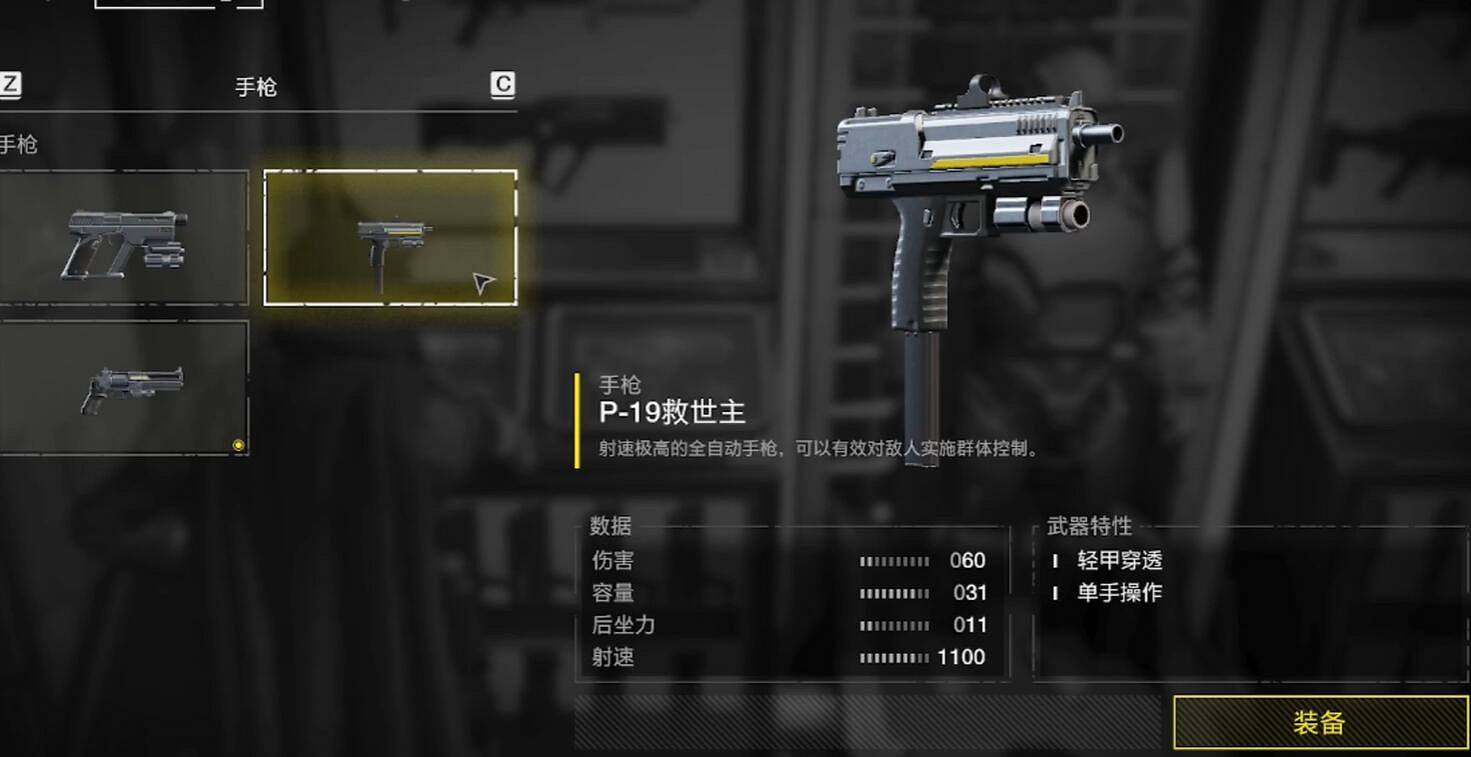The image size is (1471, 757).
Task: Click the 装备 equip button
Action: (1318, 721)
